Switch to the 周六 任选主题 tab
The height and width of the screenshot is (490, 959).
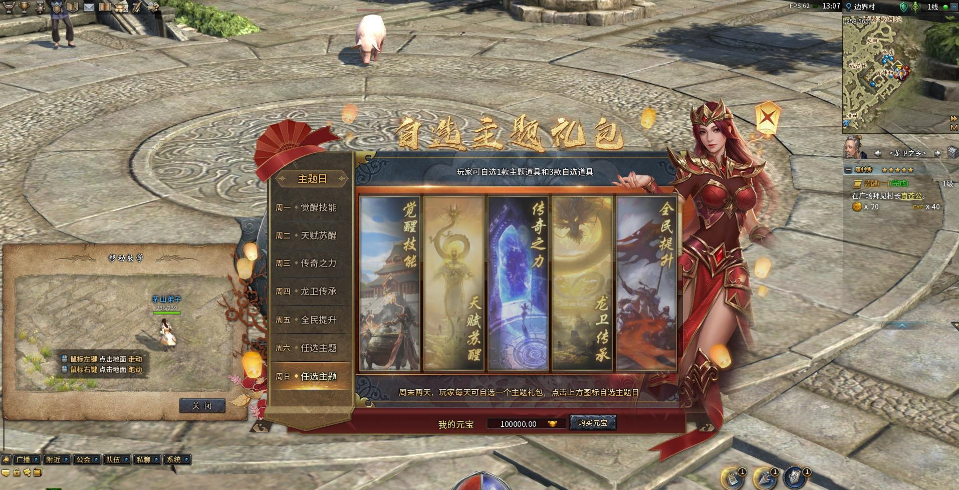312,348
